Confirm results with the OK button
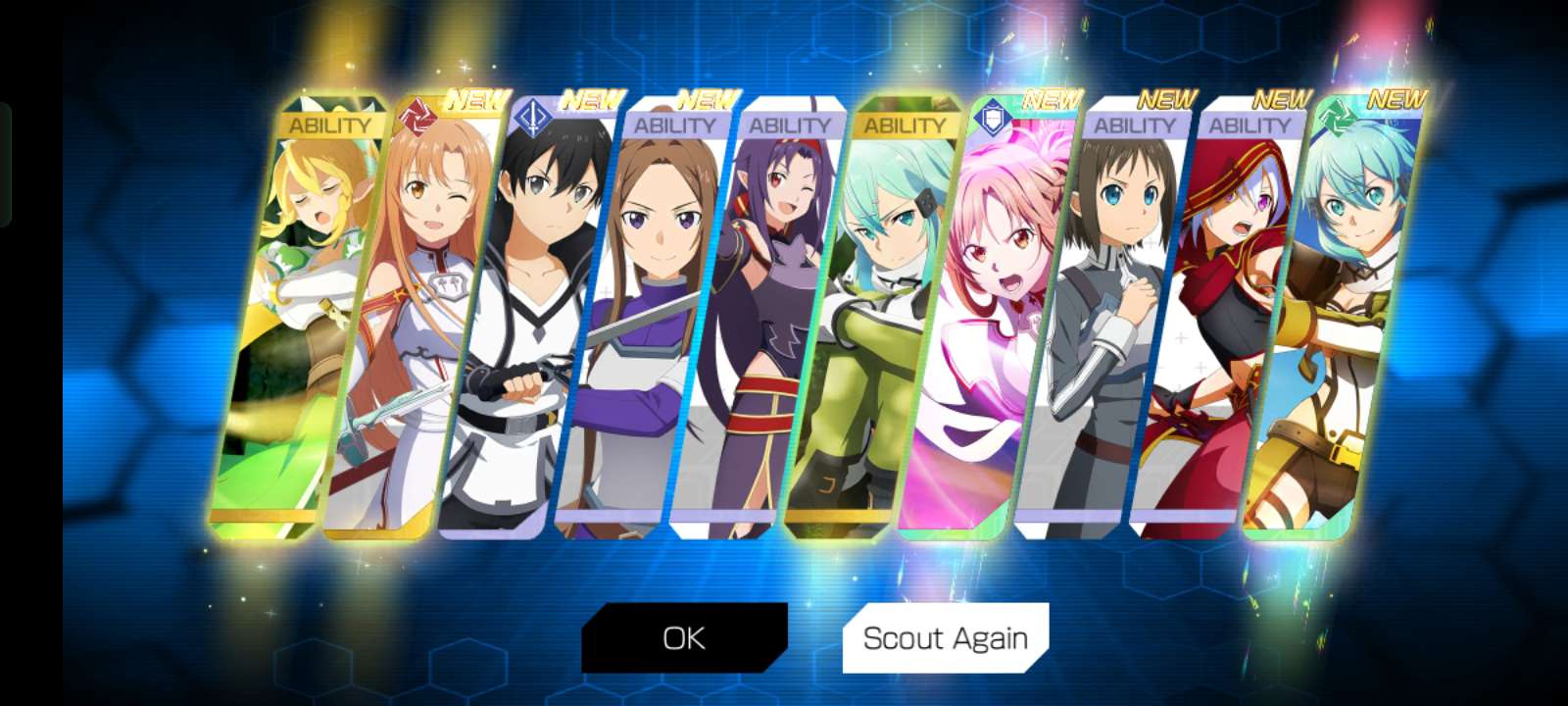The image size is (1568, 706). (x=684, y=638)
